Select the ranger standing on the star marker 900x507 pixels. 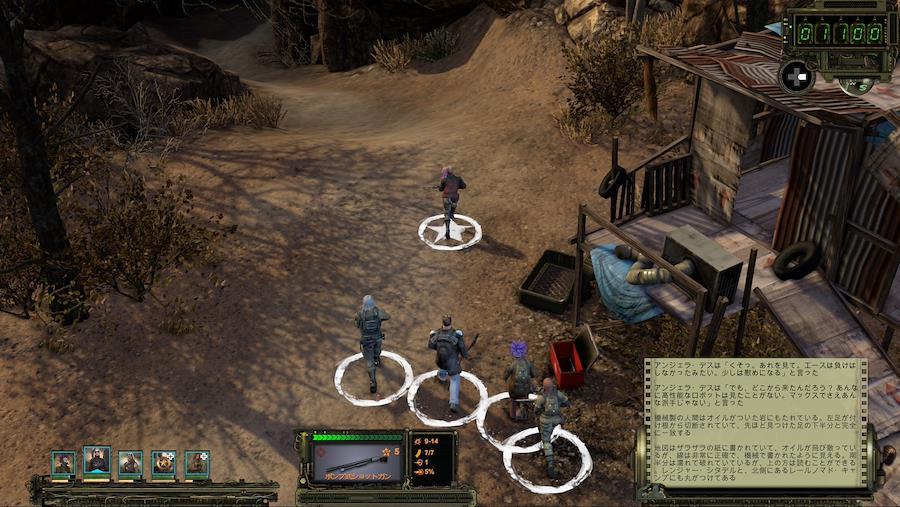[450, 195]
